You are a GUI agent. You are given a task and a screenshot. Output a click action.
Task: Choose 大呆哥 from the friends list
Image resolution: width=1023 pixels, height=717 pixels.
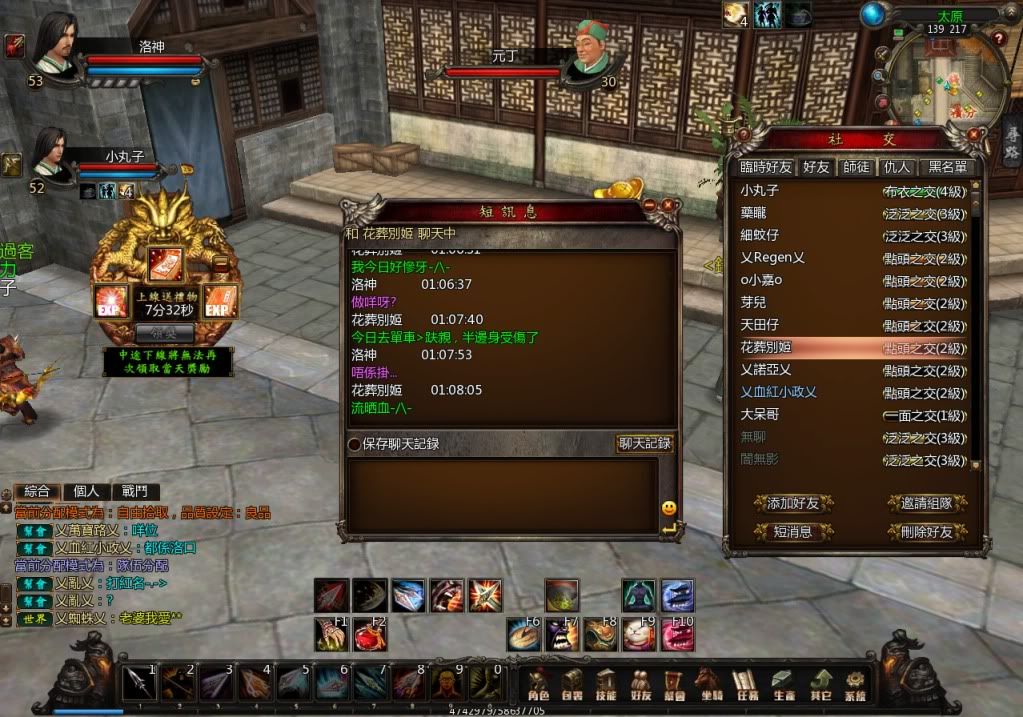(x=760, y=414)
